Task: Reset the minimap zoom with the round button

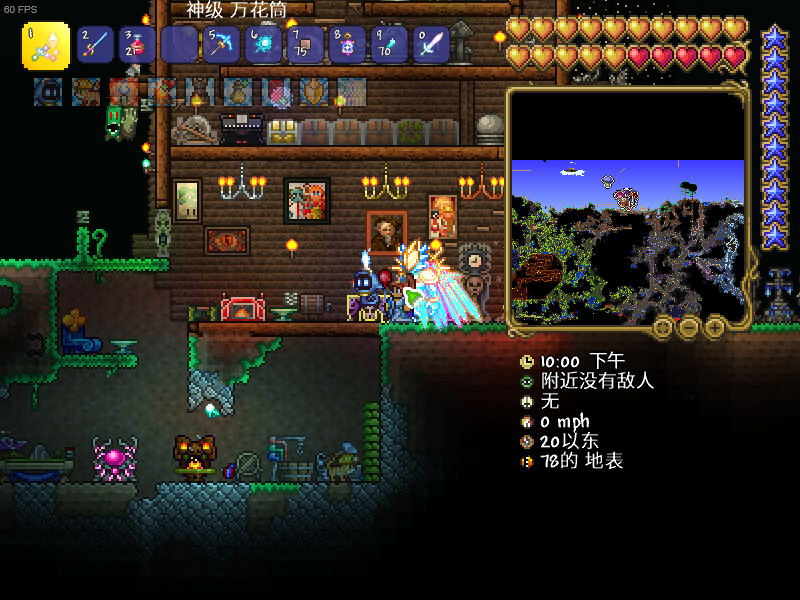Action: click(x=663, y=327)
